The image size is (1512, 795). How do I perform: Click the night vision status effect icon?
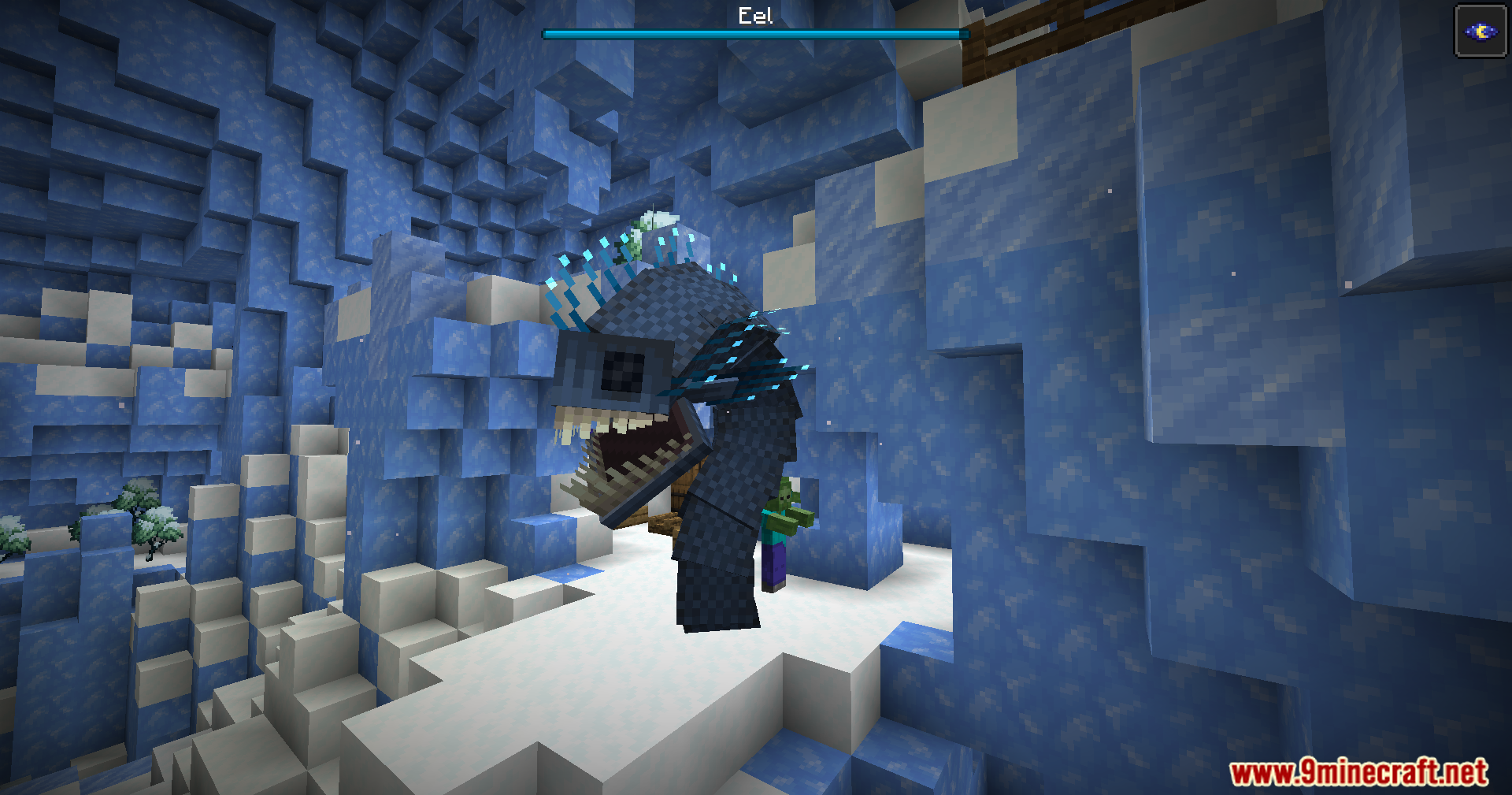click(1480, 32)
